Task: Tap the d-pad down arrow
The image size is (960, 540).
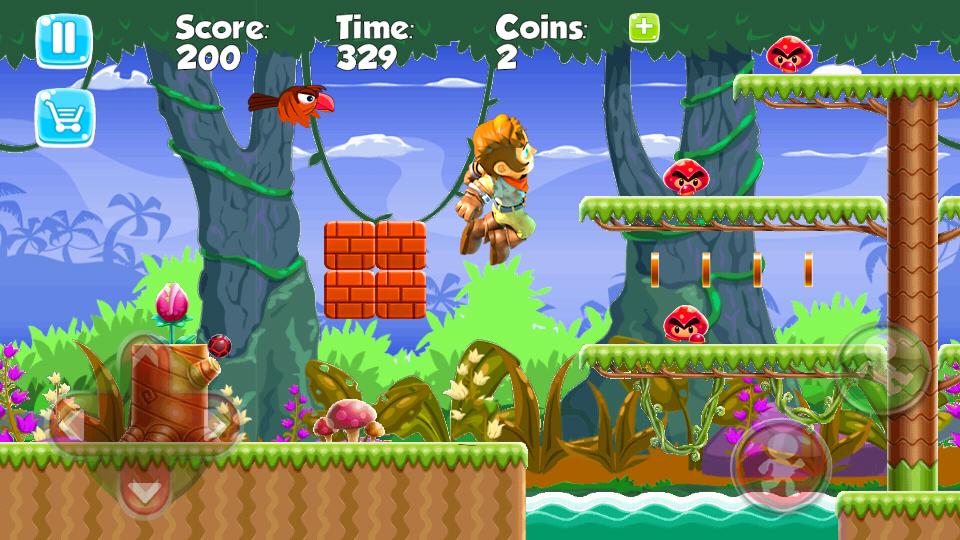Action: (x=144, y=492)
